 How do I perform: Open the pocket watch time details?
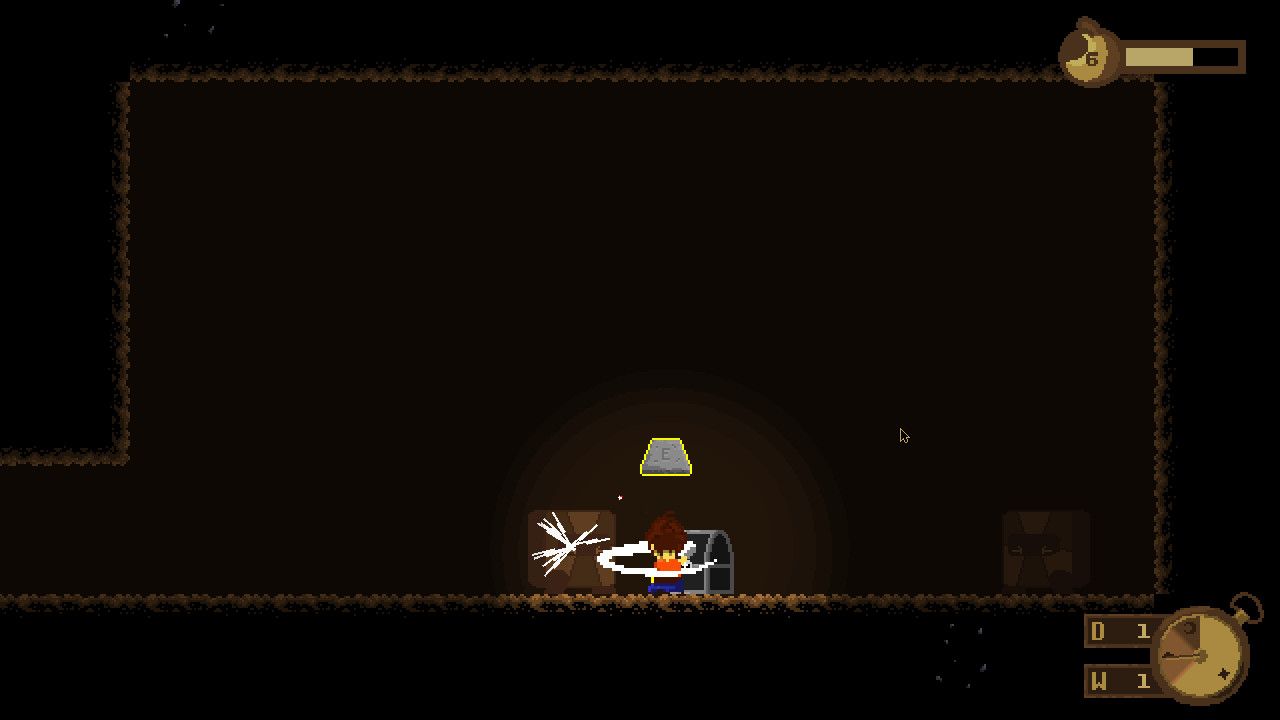coord(1200,655)
